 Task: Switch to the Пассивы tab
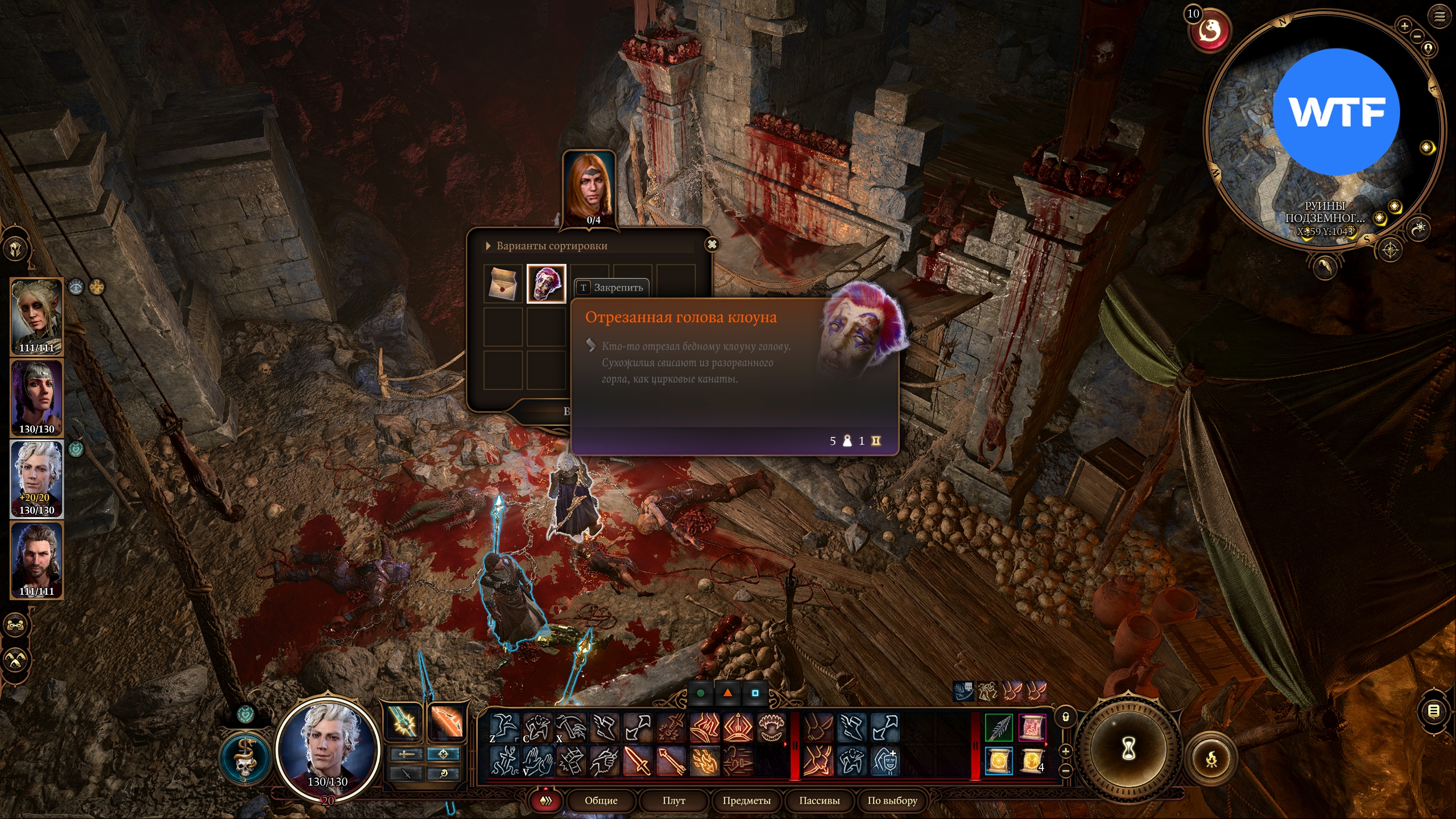click(819, 801)
